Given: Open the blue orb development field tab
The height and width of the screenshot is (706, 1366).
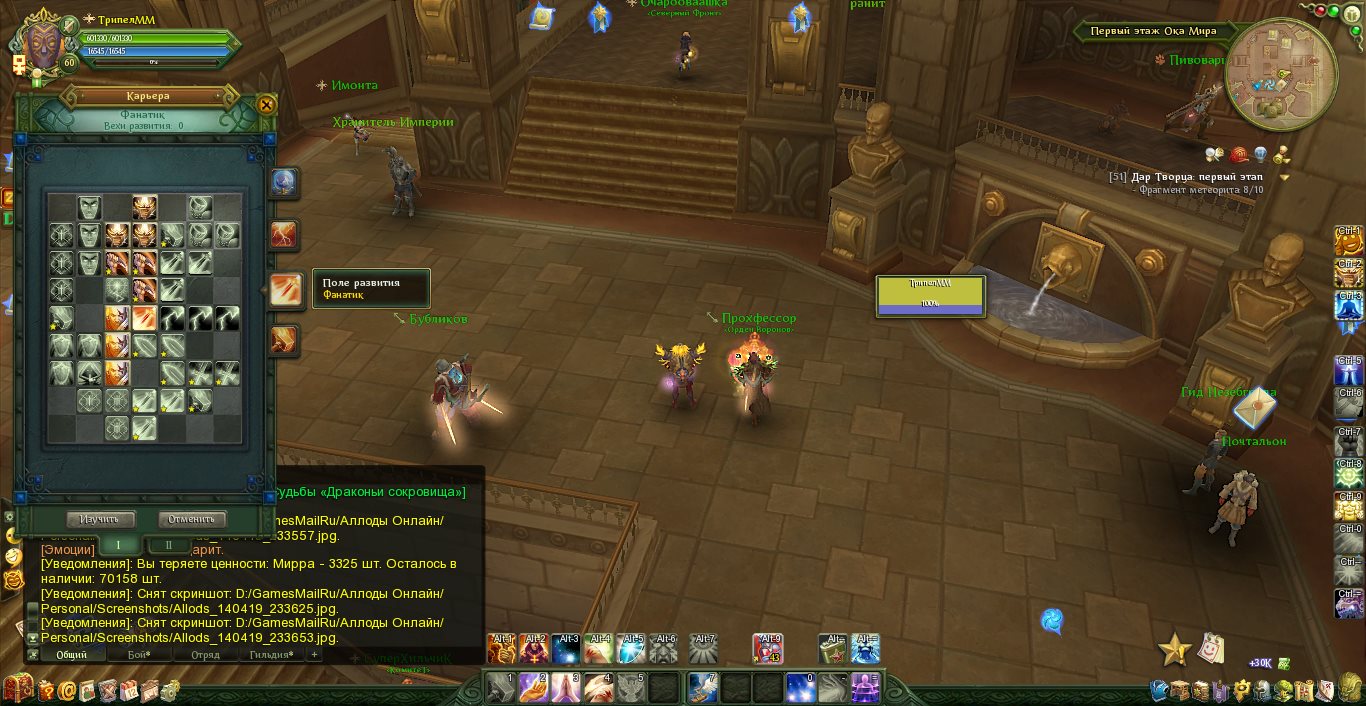Looking at the screenshot, I should pyautogui.click(x=284, y=183).
